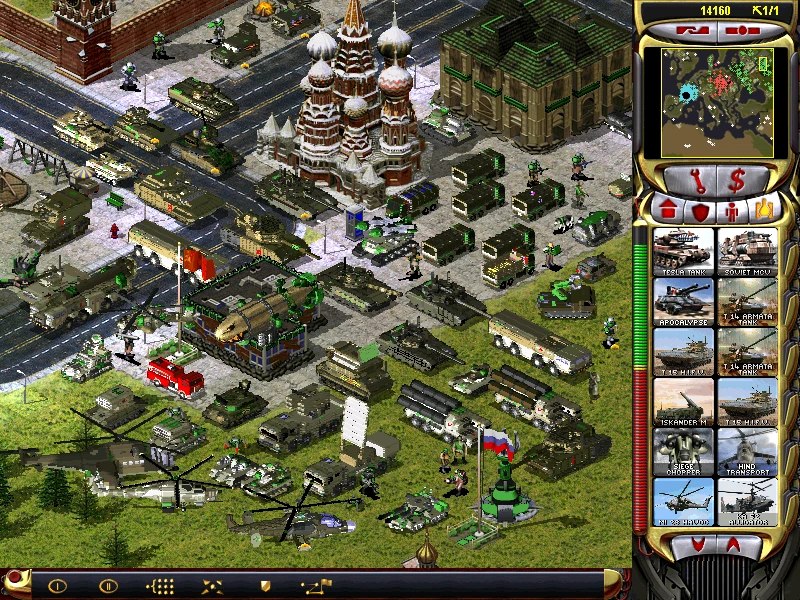Choose the team two command button
The image size is (800, 600).
tap(108, 586)
